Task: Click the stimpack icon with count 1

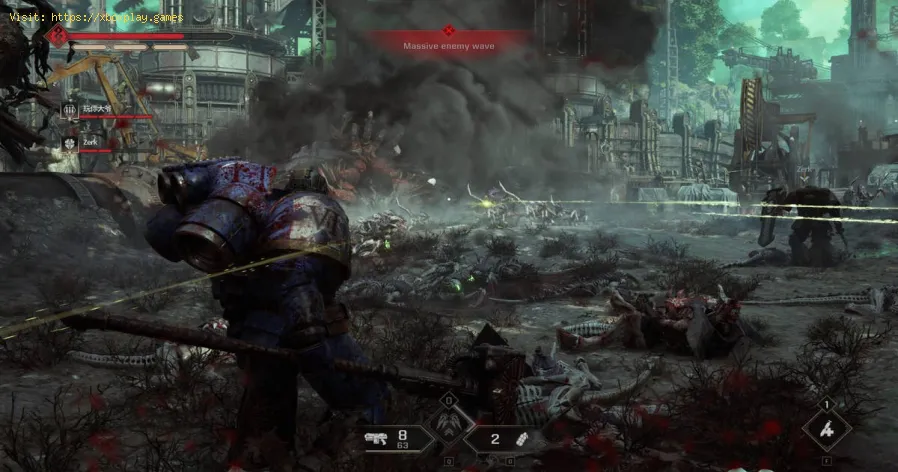Action: [827, 430]
